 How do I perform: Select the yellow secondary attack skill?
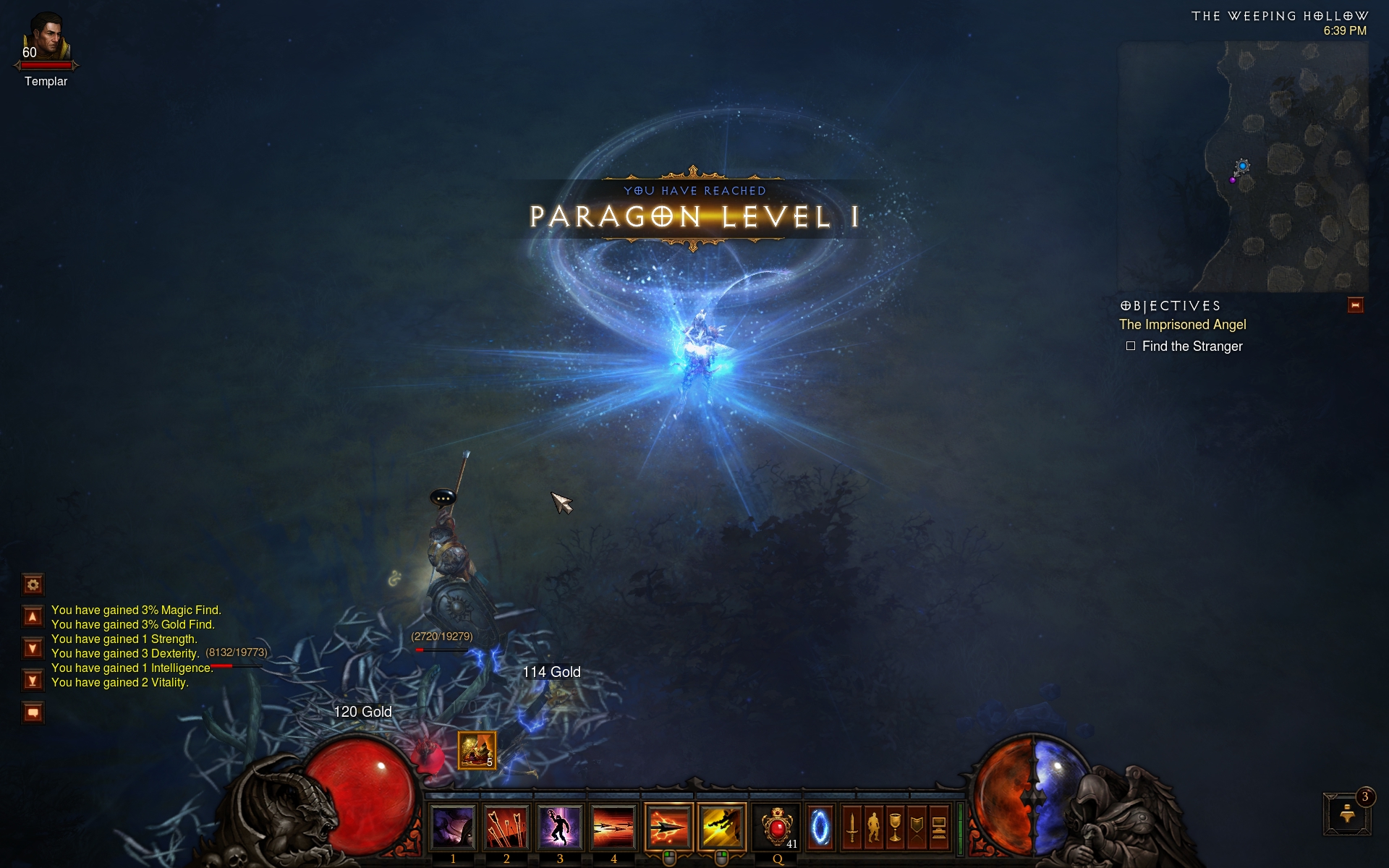[721, 827]
